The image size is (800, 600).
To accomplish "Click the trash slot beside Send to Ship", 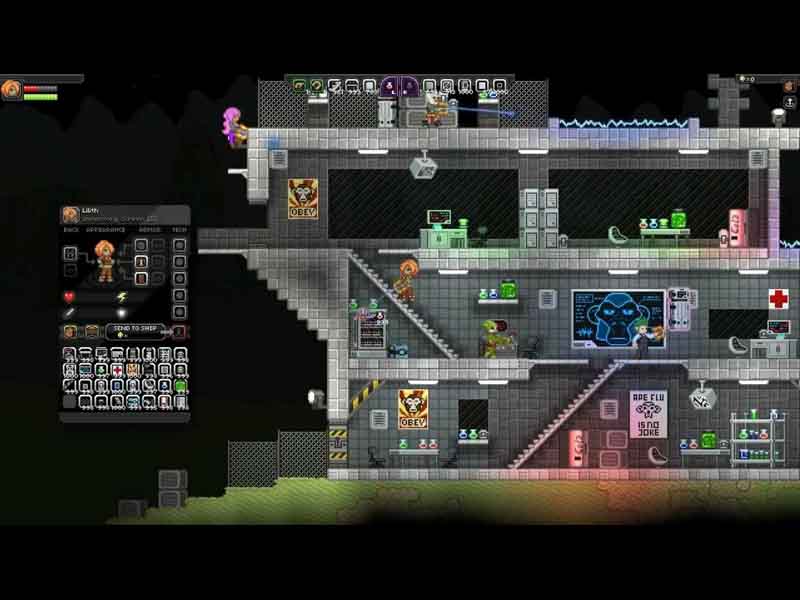I will coord(180,331).
